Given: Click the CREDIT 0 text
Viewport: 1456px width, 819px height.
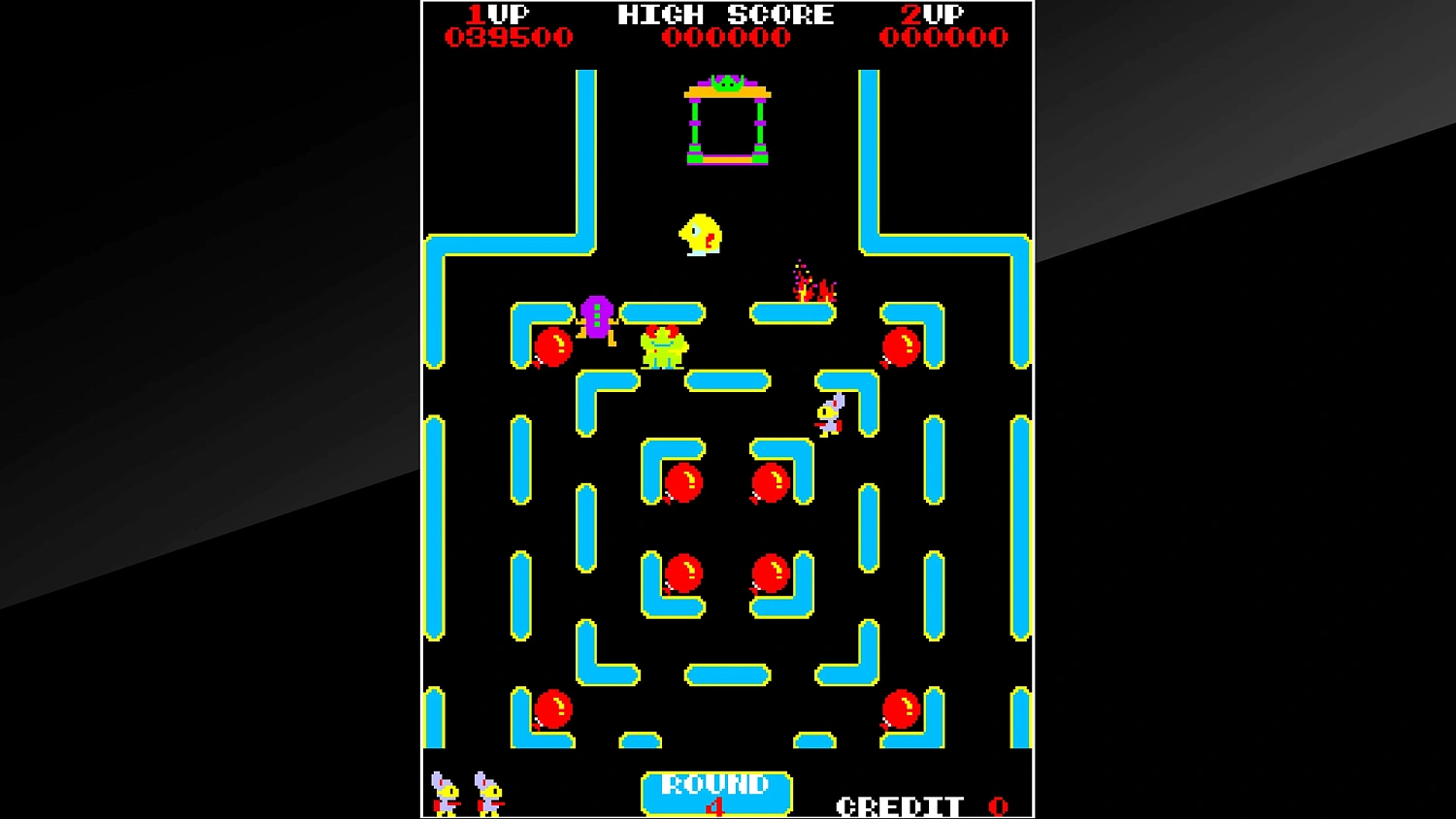Looking at the screenshot, I should (x=912, y=804).
